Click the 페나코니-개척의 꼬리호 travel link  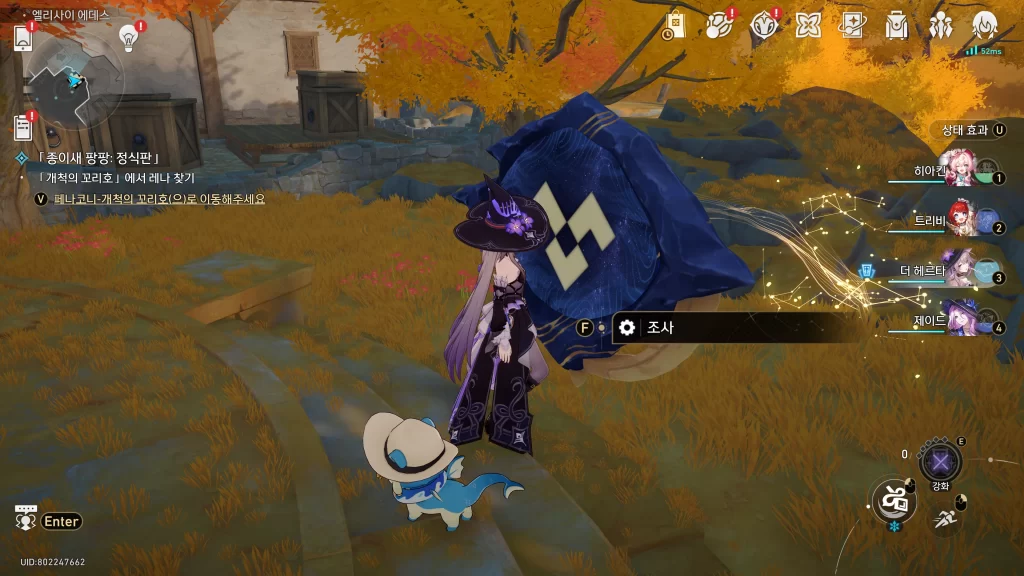[x=160, y=199]
